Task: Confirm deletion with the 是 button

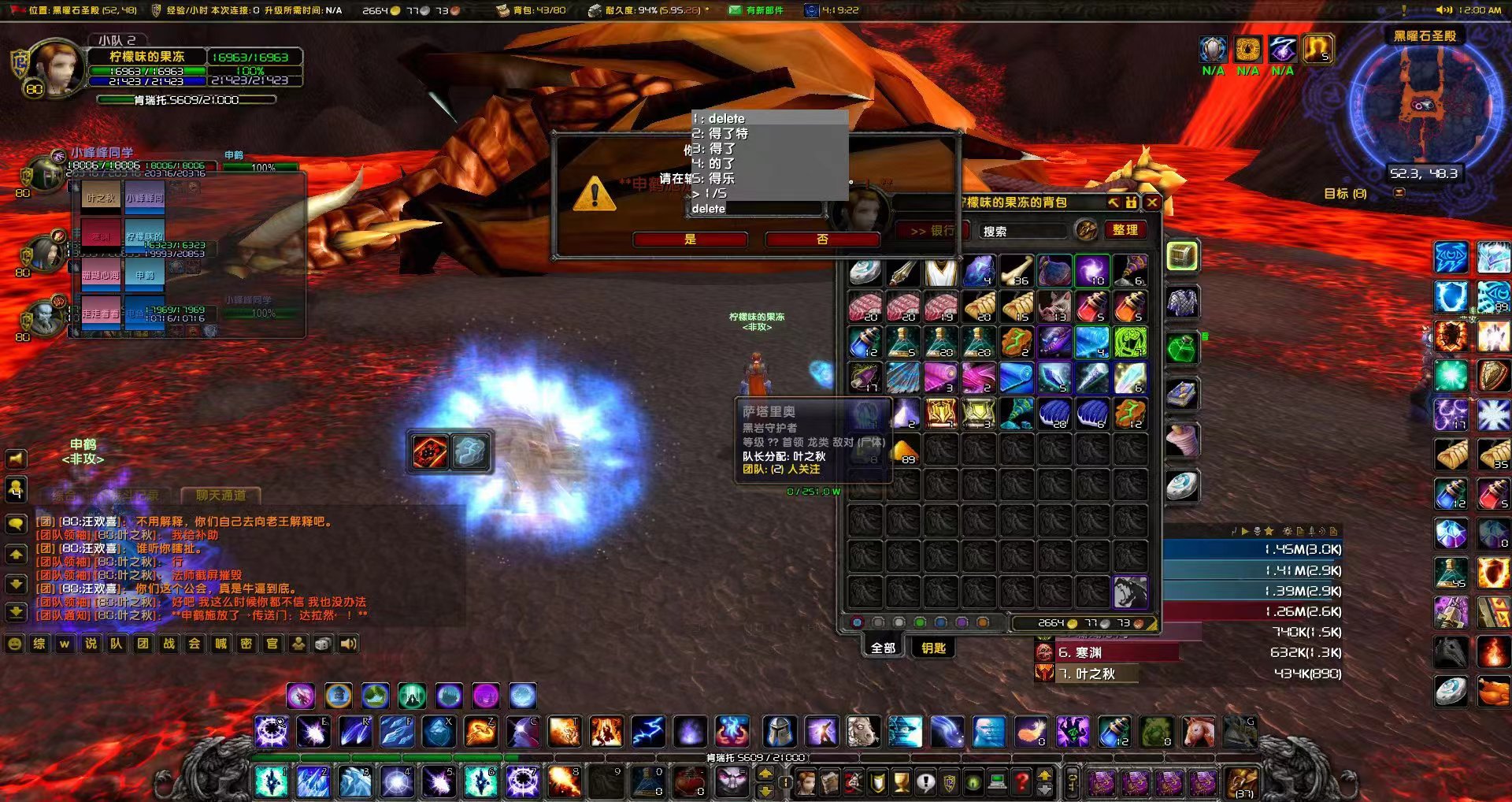Action: (690, 239)
